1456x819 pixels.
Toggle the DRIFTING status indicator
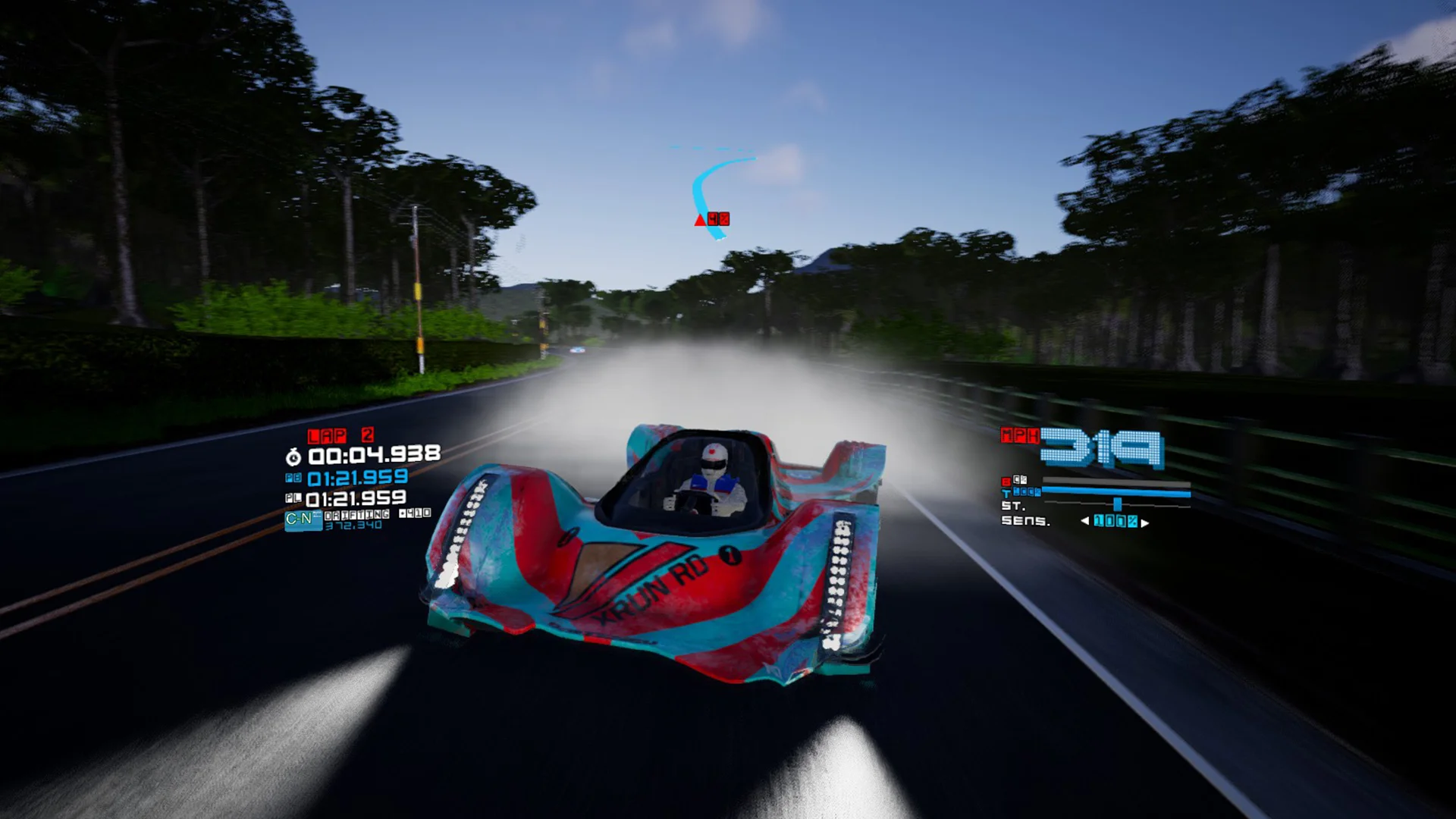(356, 514)
